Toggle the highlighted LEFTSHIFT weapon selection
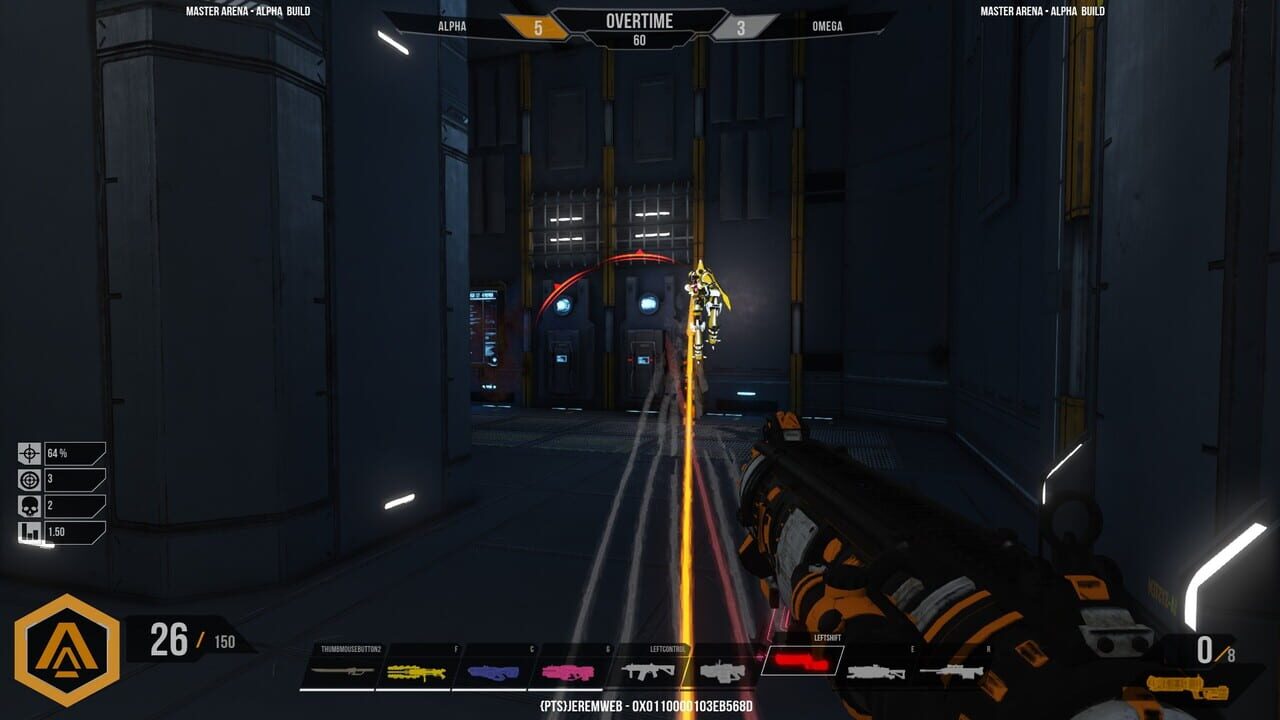The width and height of the screenshot is (1280, 720). coord(803,662)
